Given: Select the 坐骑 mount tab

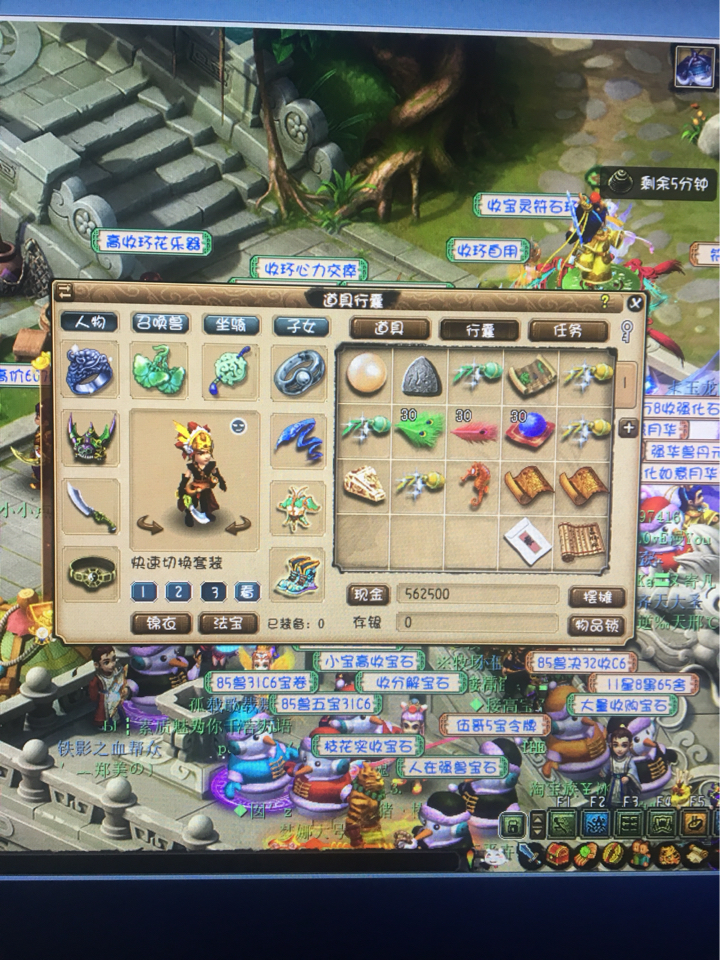Looking at the screenshot, I should tap(231, 324).
